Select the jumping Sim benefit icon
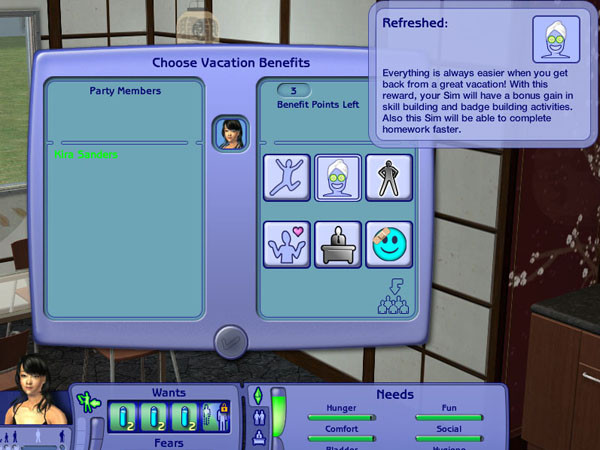The width and height of the screenshot is (600, 450). [287, 178]
